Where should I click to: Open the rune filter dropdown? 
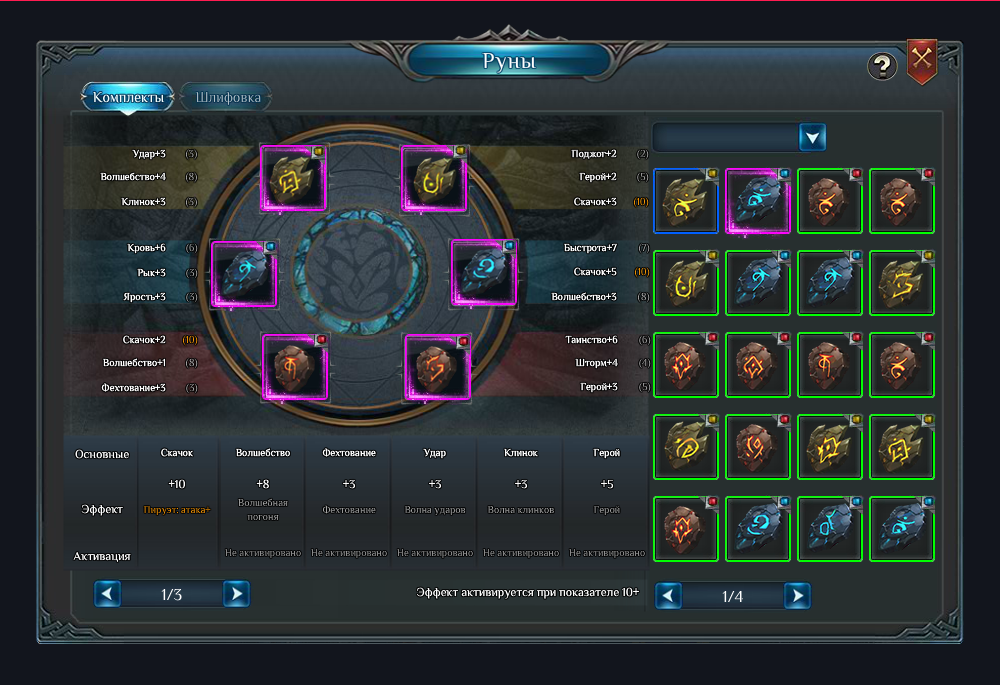812,137
